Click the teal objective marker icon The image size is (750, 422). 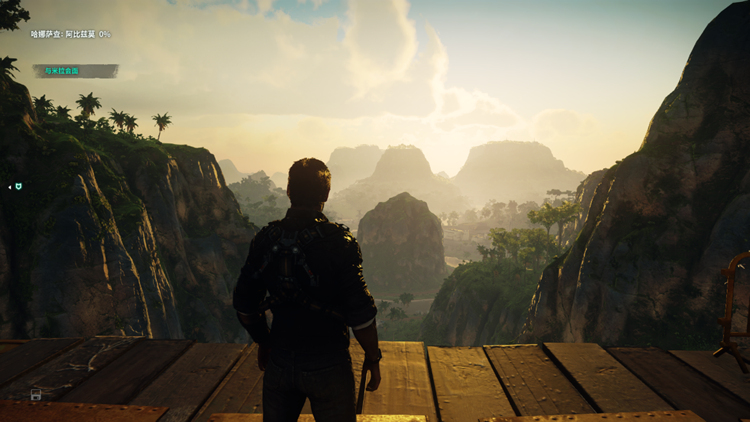17,186
